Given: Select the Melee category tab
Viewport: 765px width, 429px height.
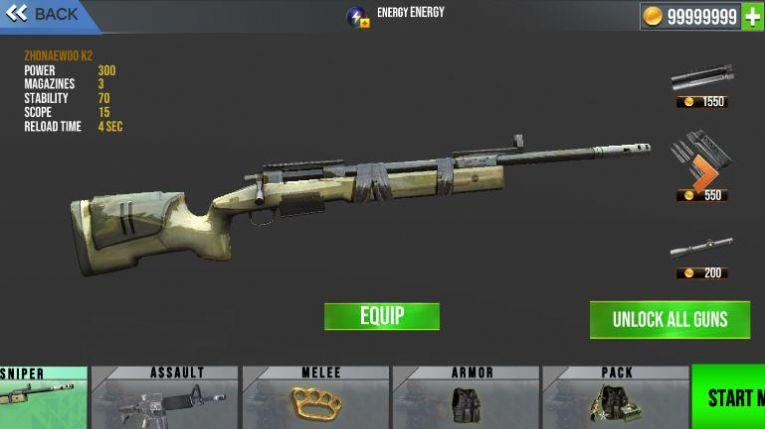Looking at the screenshot, I should coord(316,397).
